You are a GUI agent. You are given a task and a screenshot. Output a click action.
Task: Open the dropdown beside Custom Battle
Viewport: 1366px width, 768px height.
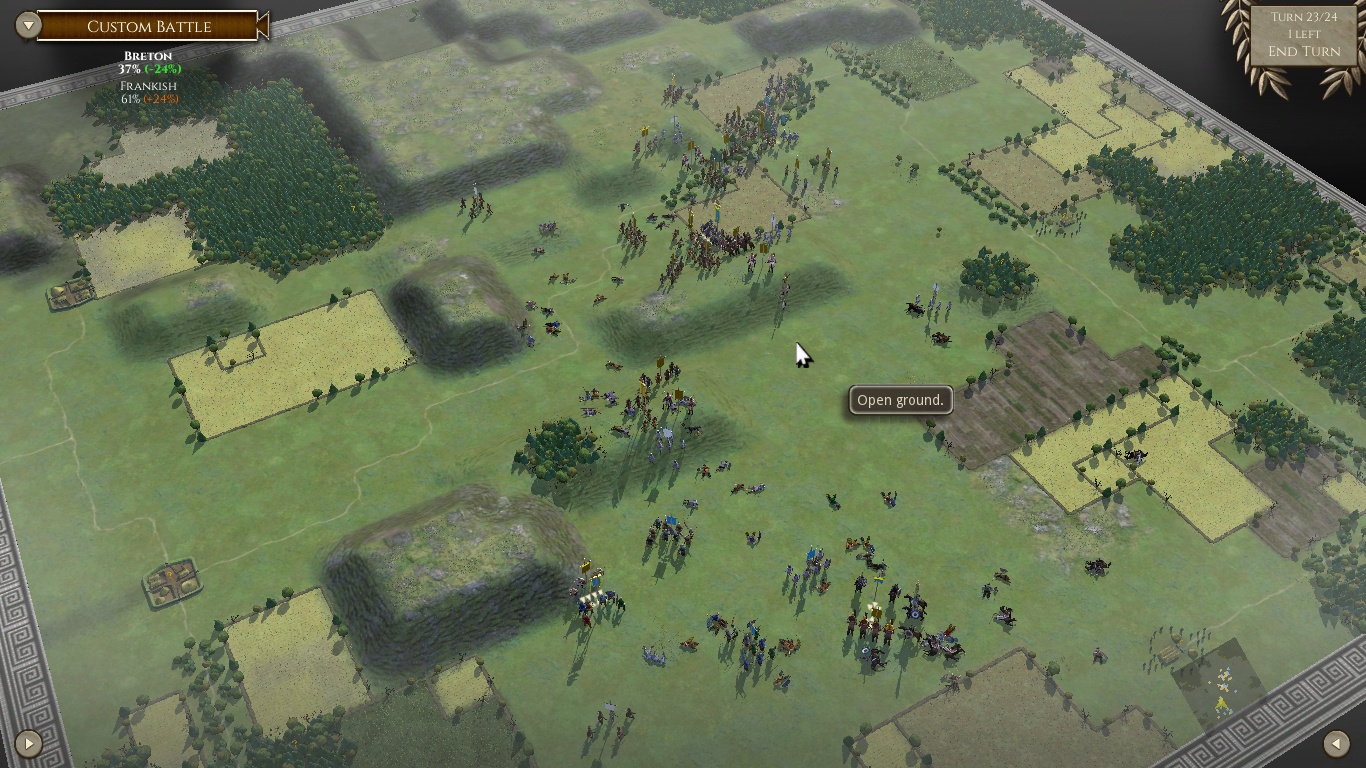[x=28, y=25]
